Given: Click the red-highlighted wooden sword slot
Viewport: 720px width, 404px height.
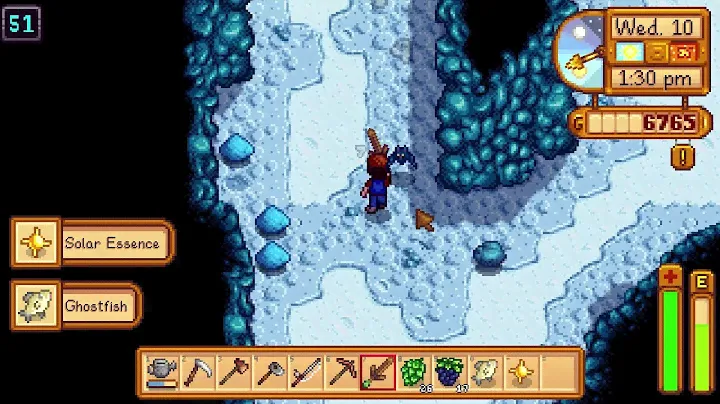Looking at the screenshot, I should tap(377, 371).
